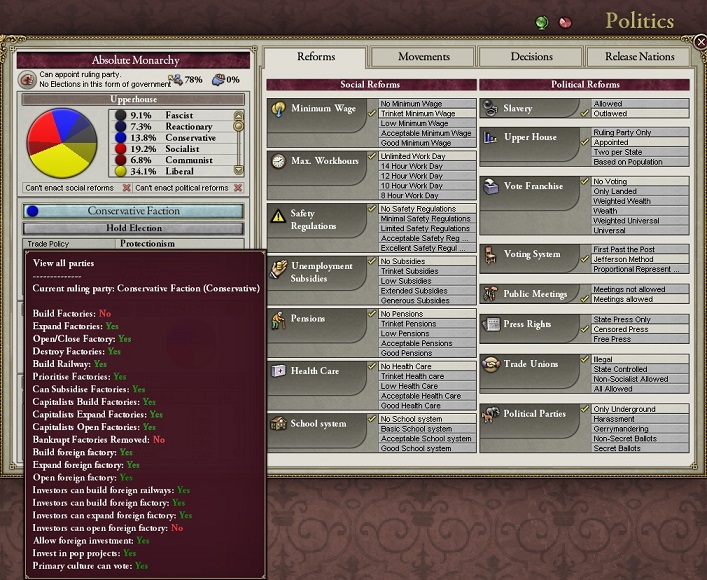Pick the Minimal Safety Regulations option
The width and height of the screenshot is (707, 580).
[424, 218]
